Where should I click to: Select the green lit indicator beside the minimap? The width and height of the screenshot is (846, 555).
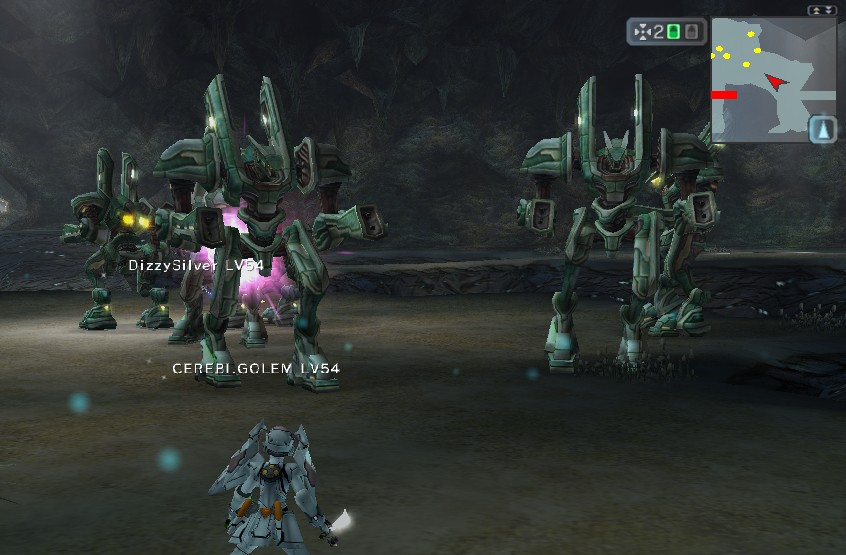coord(673,32)
